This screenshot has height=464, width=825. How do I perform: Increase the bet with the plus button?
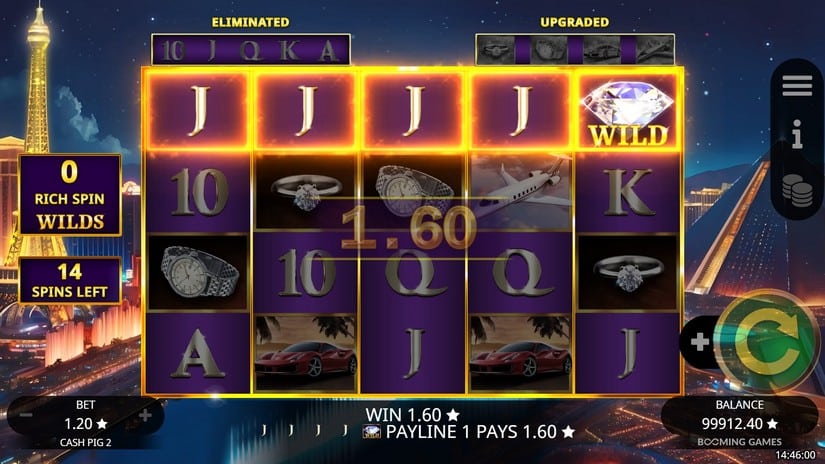[146, 415]
